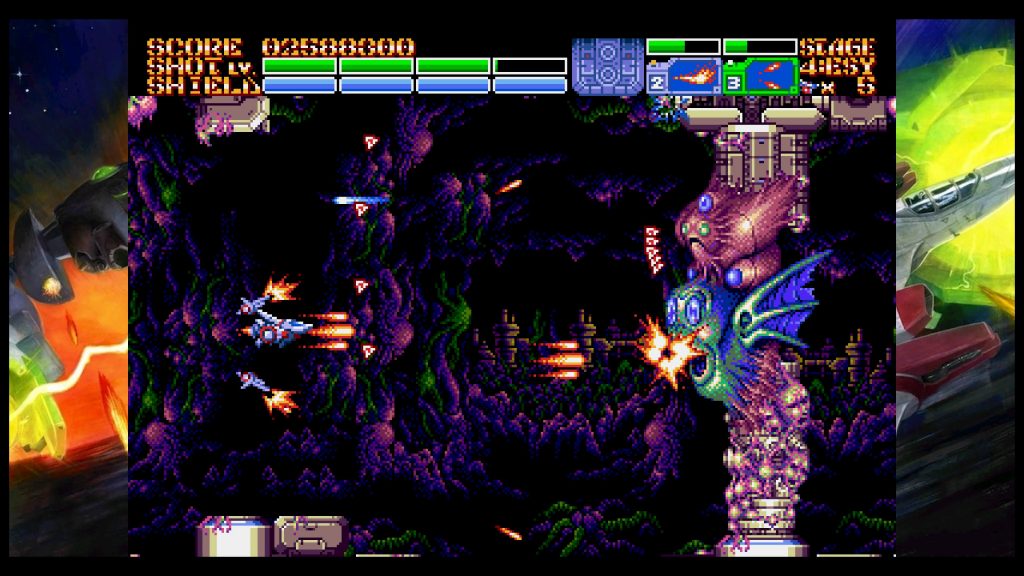The width and height of the screenshot is (1024, 576).
Task: Select weapon slot 2 with the flame shot
Action: click(685, 77)
